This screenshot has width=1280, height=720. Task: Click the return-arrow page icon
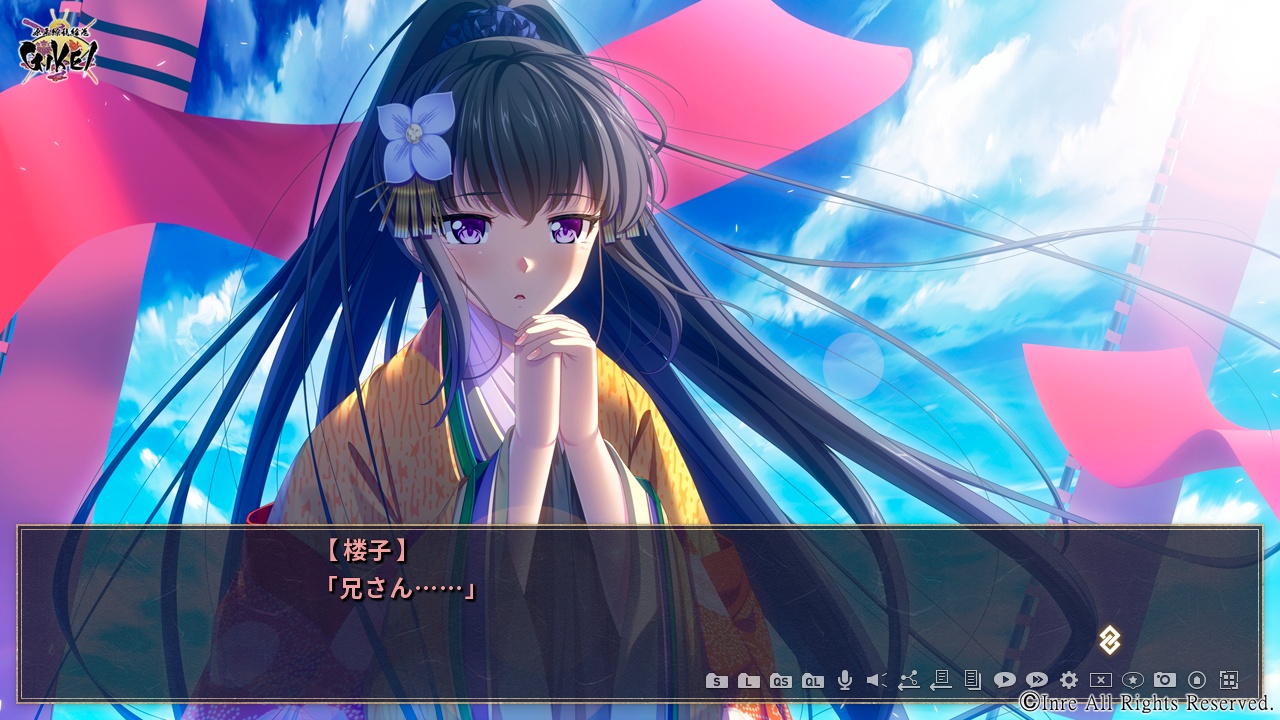[x=940, y=681]
